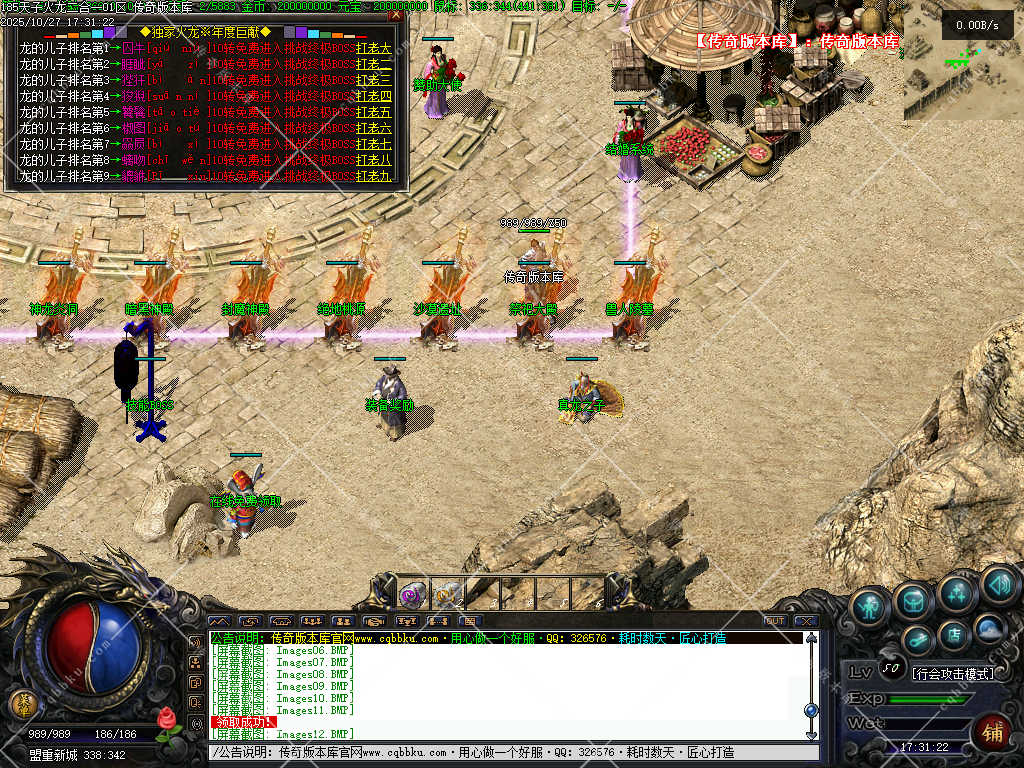The image size is (1024, 768).
Task: Choose the 扛老五 link for rank five
Action: [x=374, y=112]
